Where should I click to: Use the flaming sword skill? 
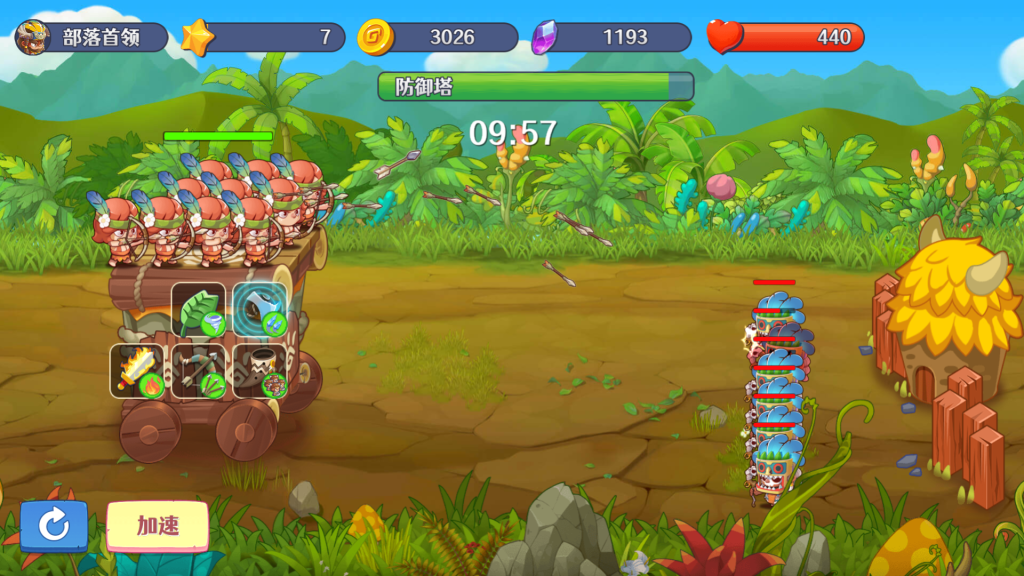coord(138,371)
